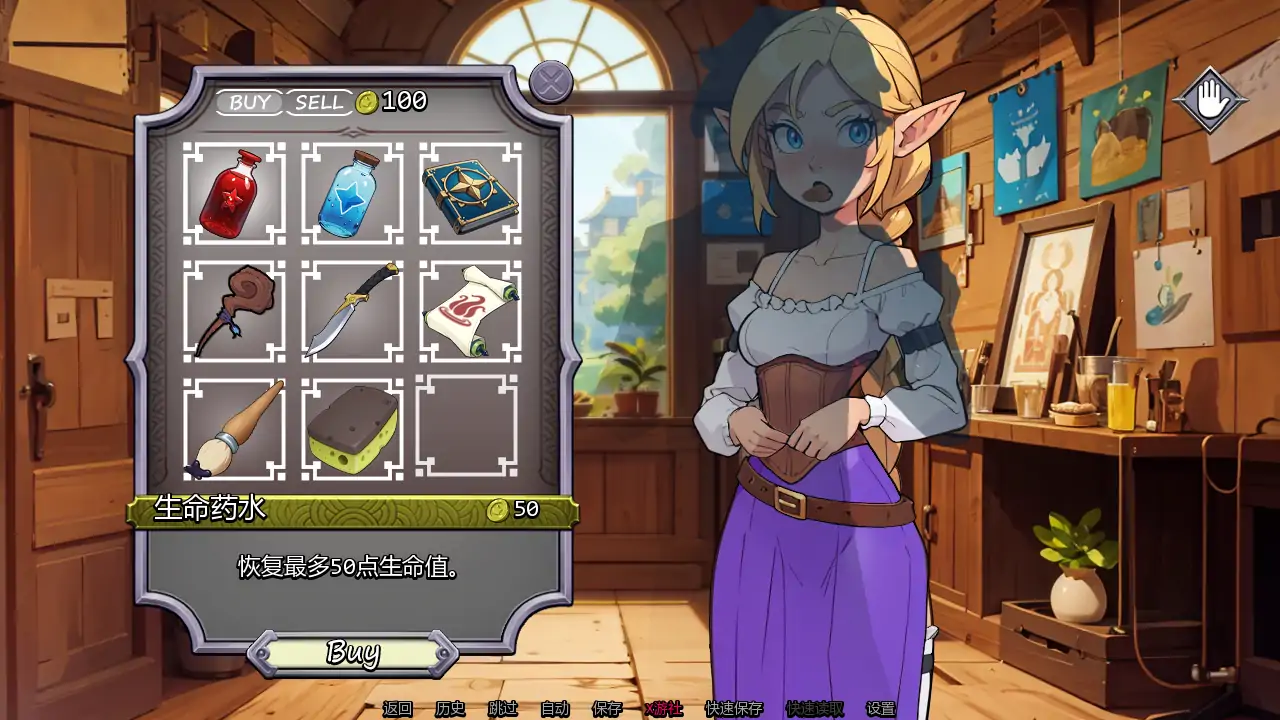
Task: Select the red health potion item
Action: pyautogui.click(x=230, y=194)
